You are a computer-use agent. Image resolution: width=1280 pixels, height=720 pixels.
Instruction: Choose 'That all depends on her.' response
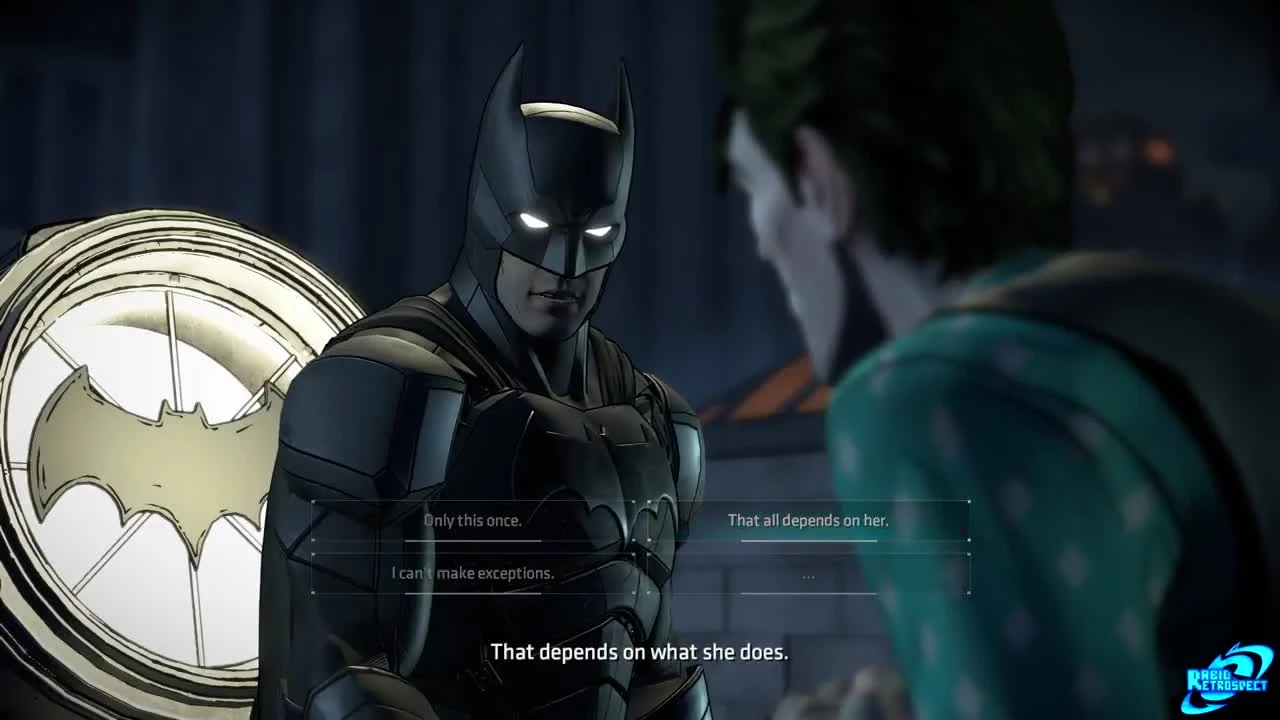point(810,520)
